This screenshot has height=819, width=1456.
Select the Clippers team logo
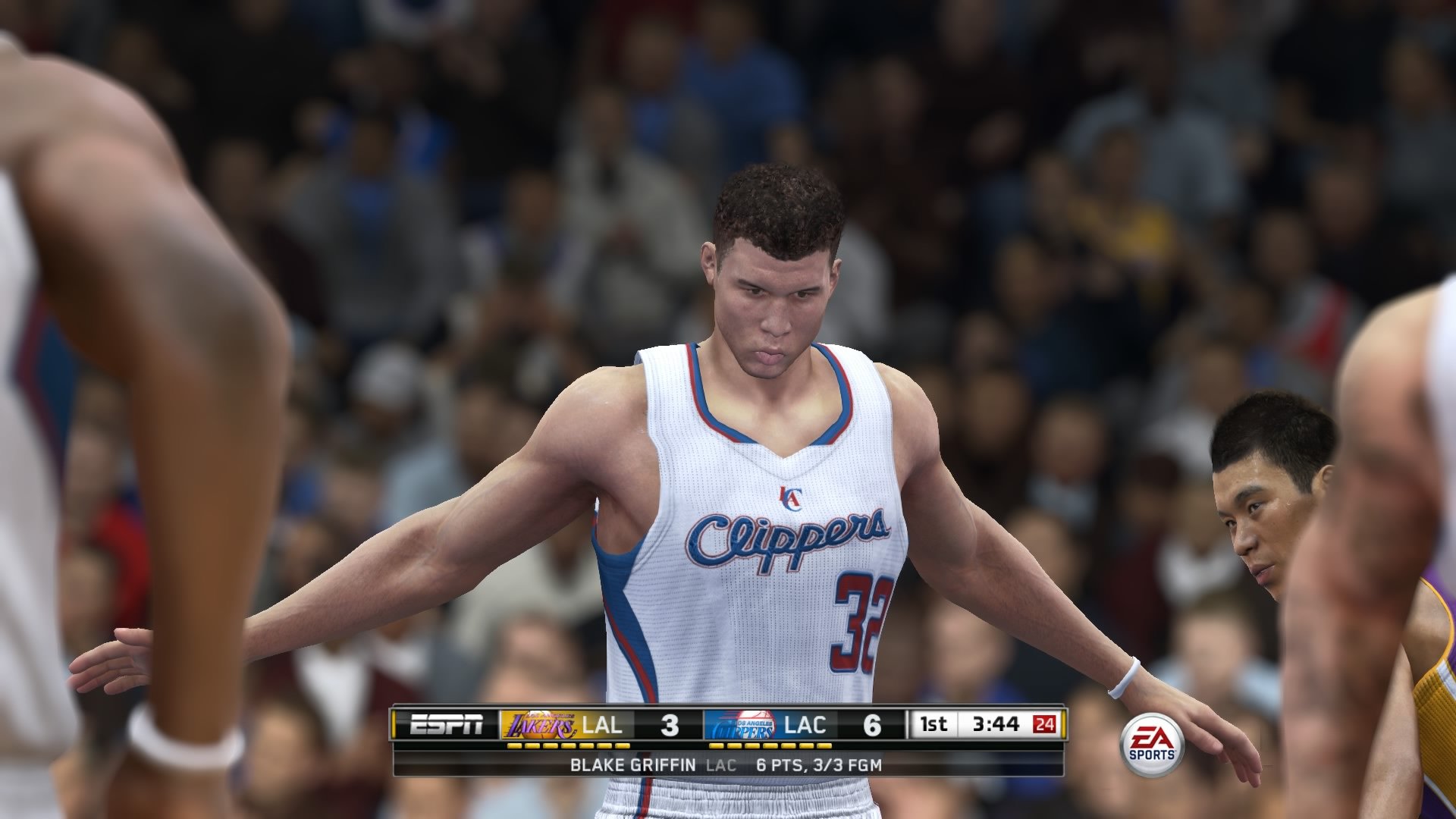click(x=741, y=724)
